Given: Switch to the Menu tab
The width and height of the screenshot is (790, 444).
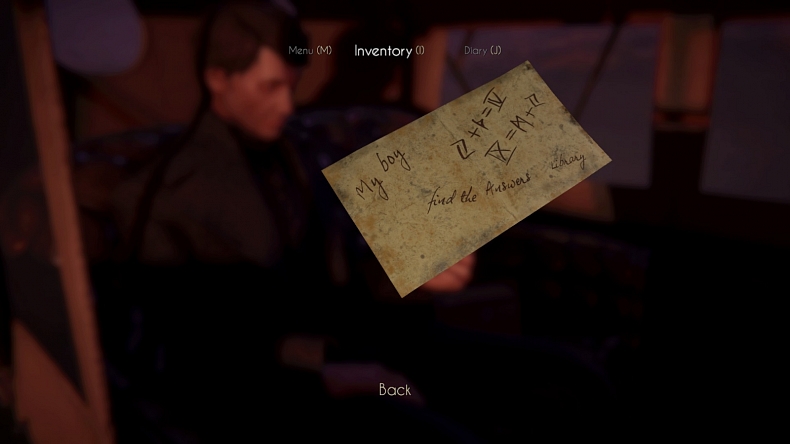Looking at the screenshot, I should coord(309,50).
